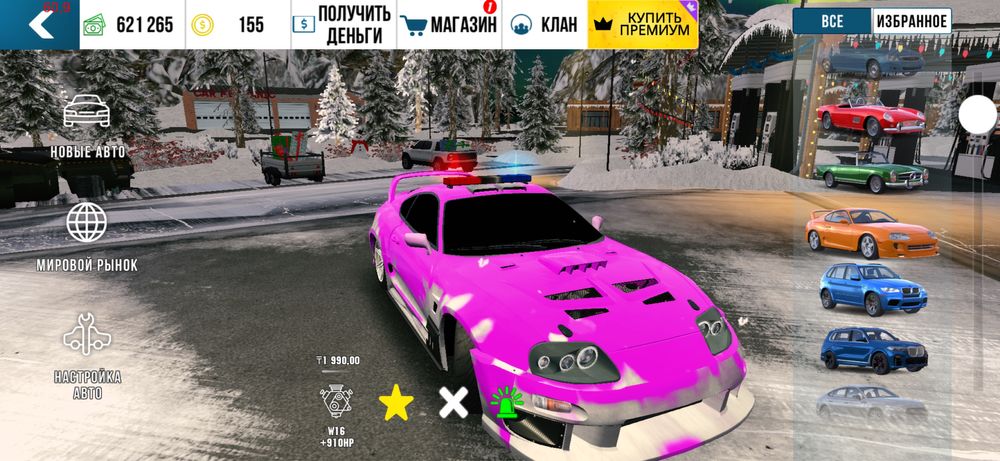
Task: Select the green convertible car thumbnail
Action: tap(871, 172)
